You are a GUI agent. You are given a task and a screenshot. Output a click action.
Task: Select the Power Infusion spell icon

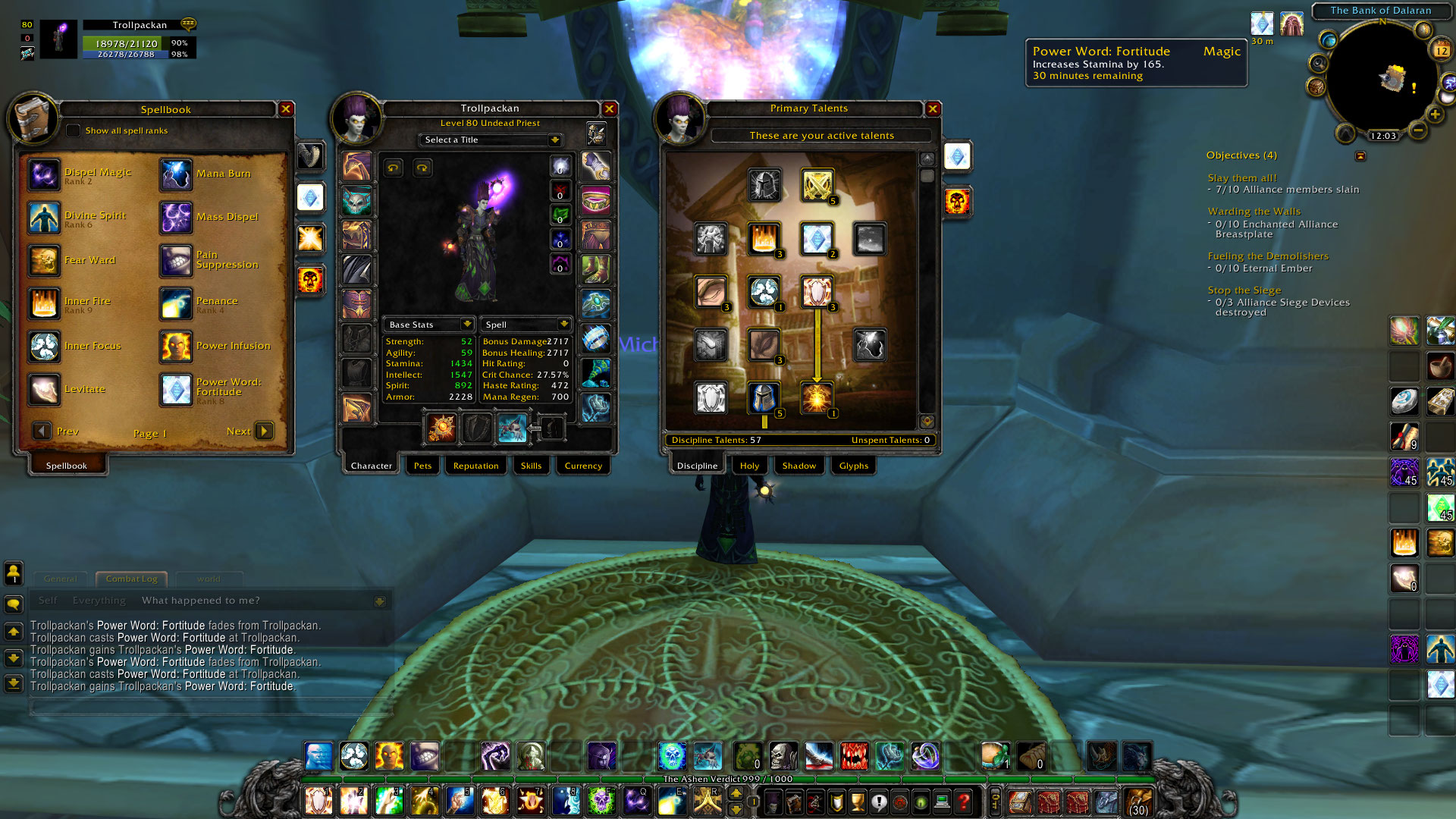(176, 347)
